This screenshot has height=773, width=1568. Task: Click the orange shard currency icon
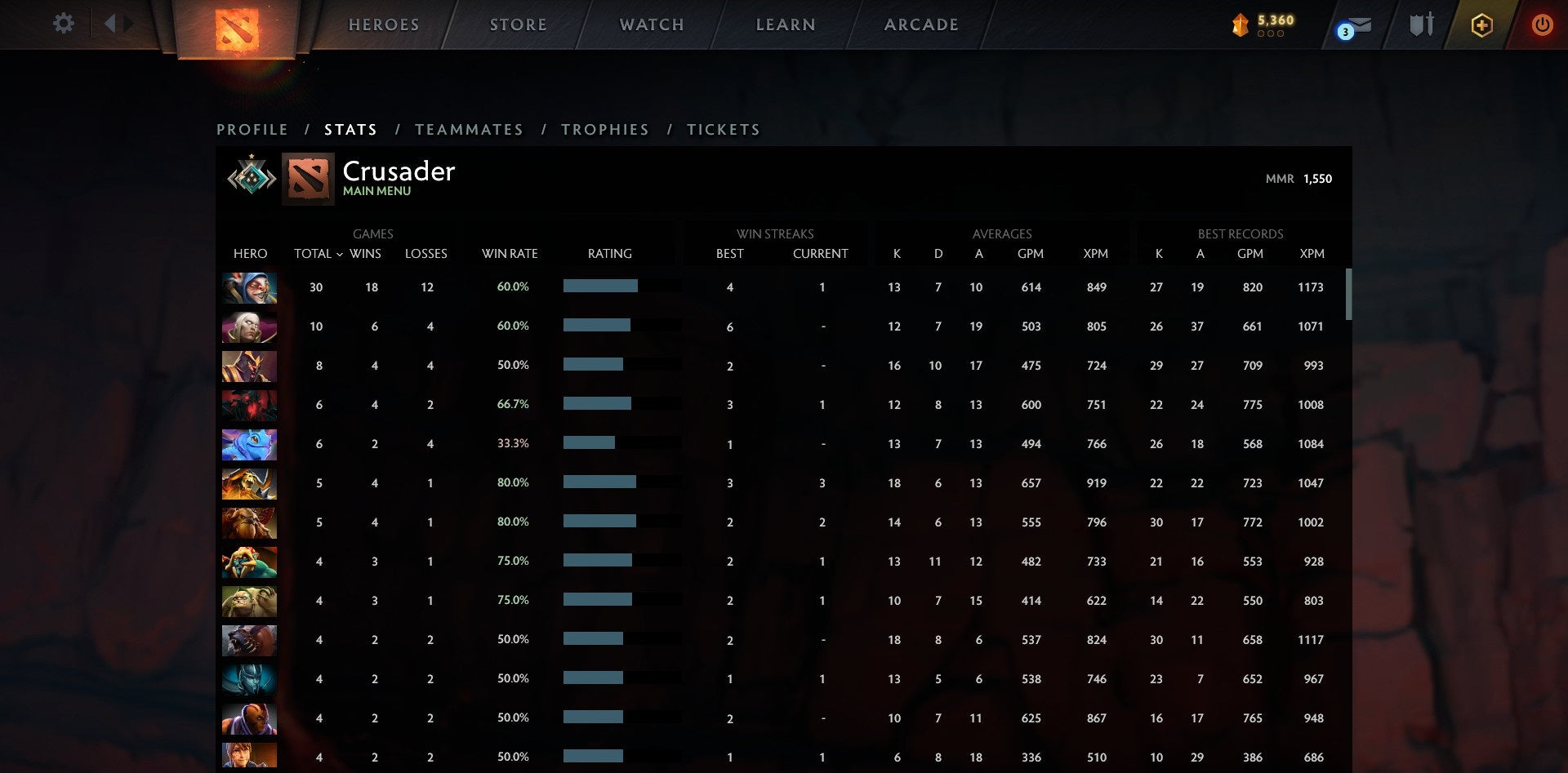(1240, 25)
